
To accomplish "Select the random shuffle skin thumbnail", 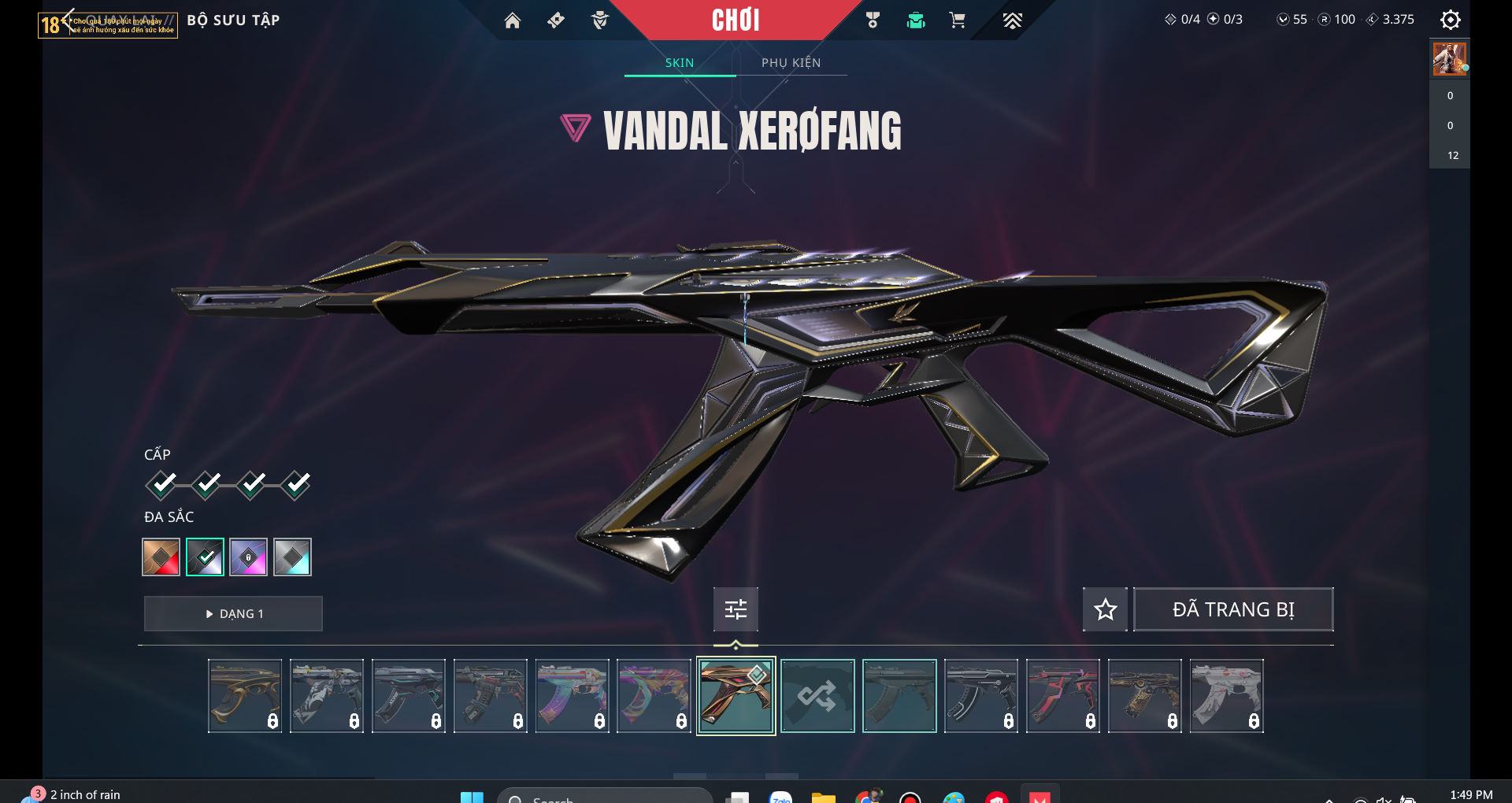I will pyautogui.click(x=817, y=696).
